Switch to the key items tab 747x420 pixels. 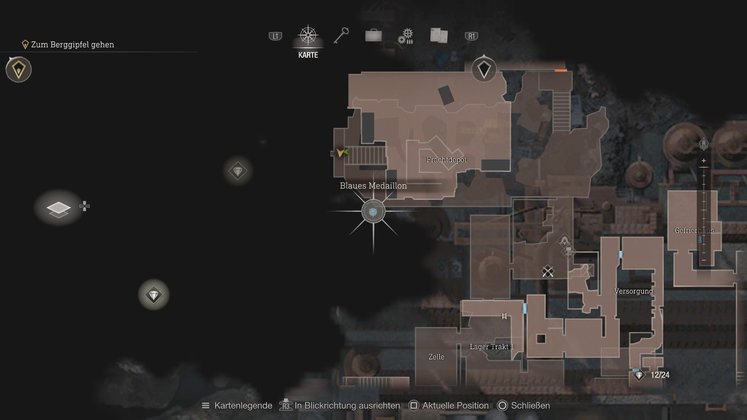tap(342, 36)
